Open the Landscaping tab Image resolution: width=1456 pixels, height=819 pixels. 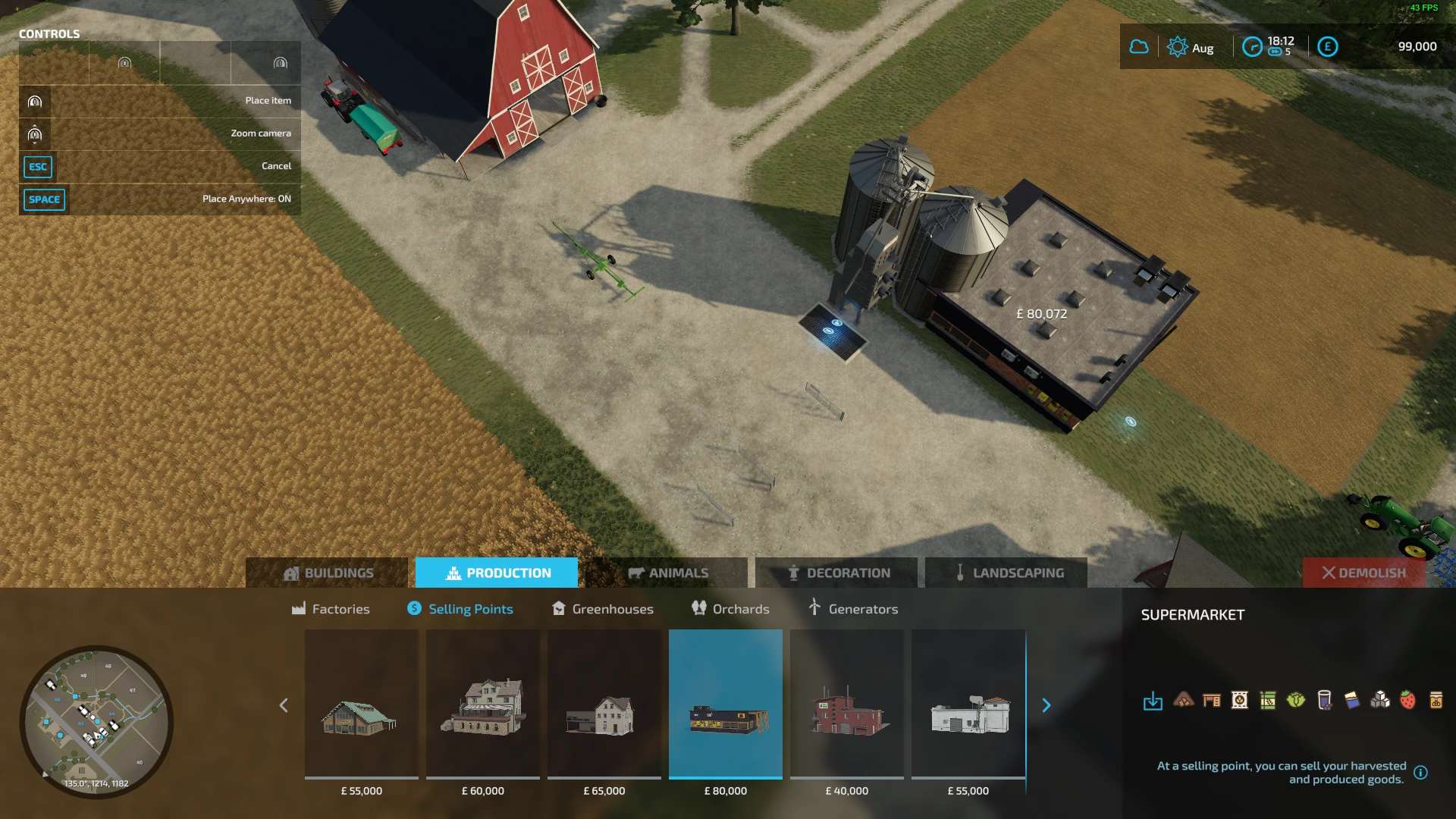1007,573
